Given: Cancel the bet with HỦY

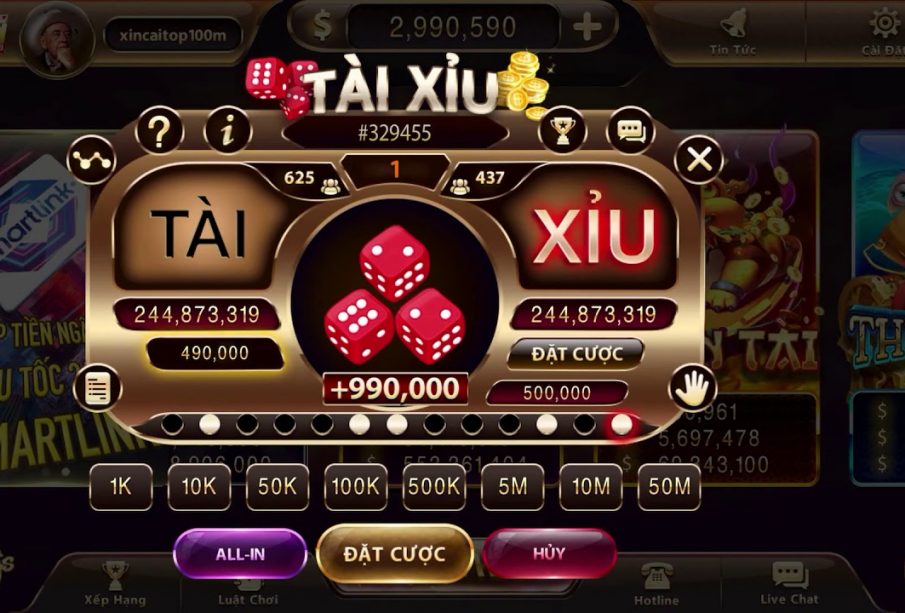Looking at the screenshot, I should click(549, 553).
